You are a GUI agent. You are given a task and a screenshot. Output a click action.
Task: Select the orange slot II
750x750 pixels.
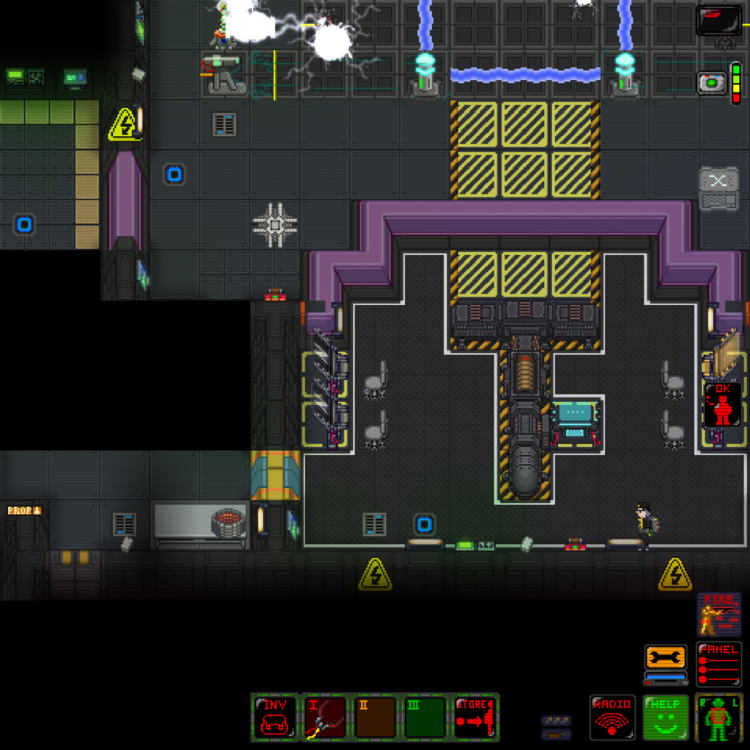tap(375, 717)
